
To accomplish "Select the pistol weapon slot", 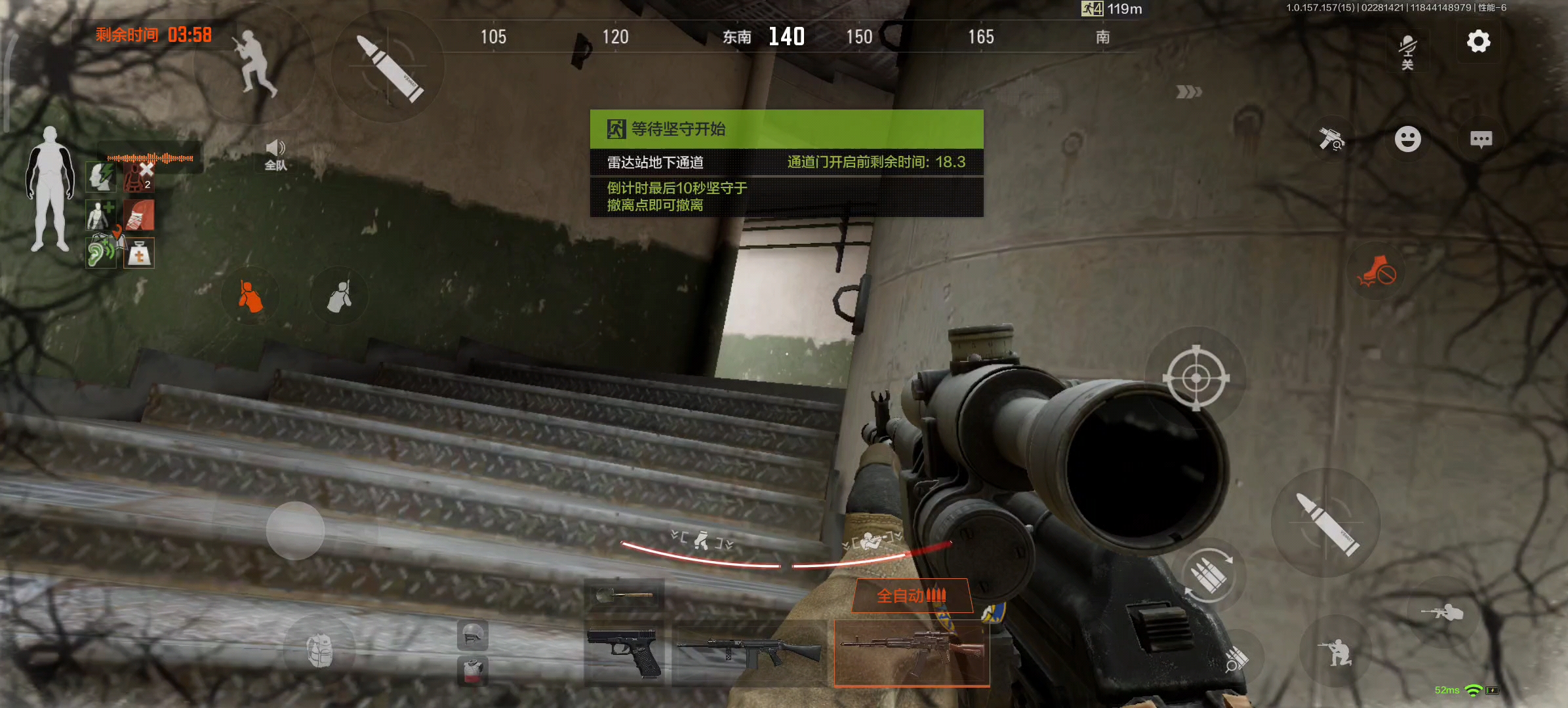I will pos(624,652).
